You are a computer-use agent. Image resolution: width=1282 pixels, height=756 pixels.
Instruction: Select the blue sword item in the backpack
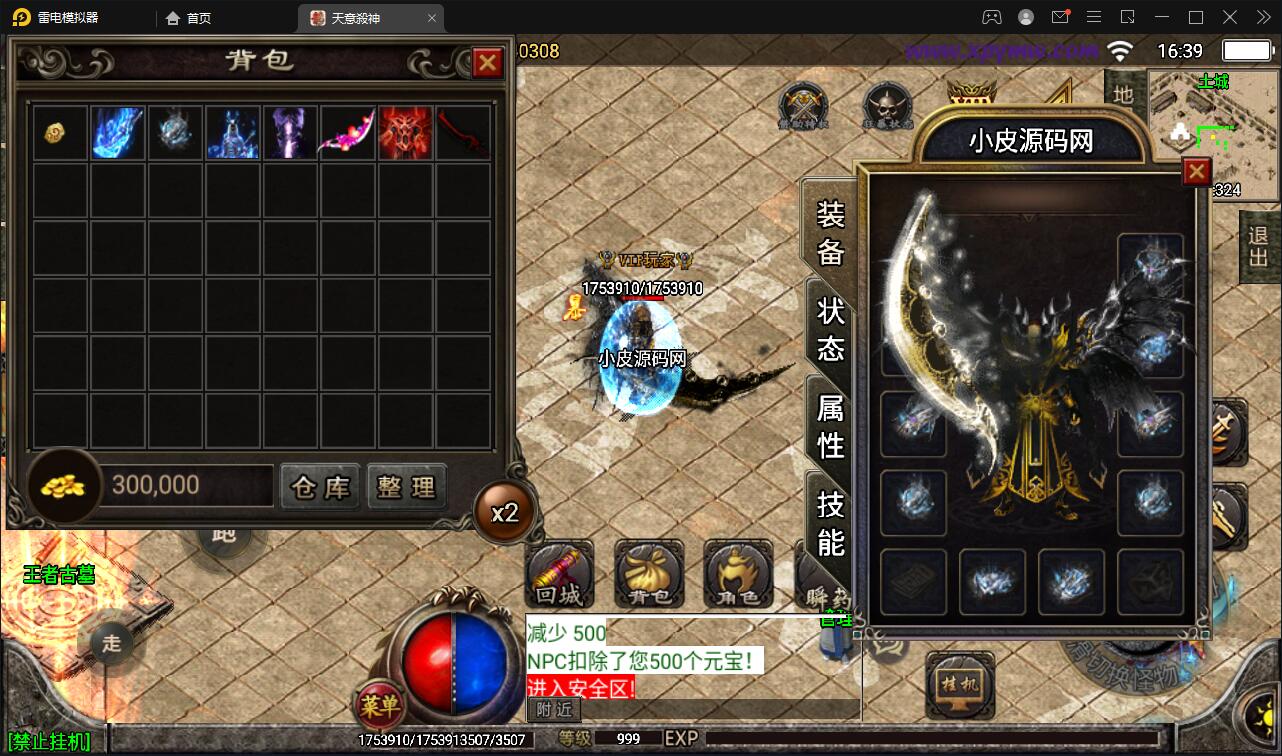117,133
